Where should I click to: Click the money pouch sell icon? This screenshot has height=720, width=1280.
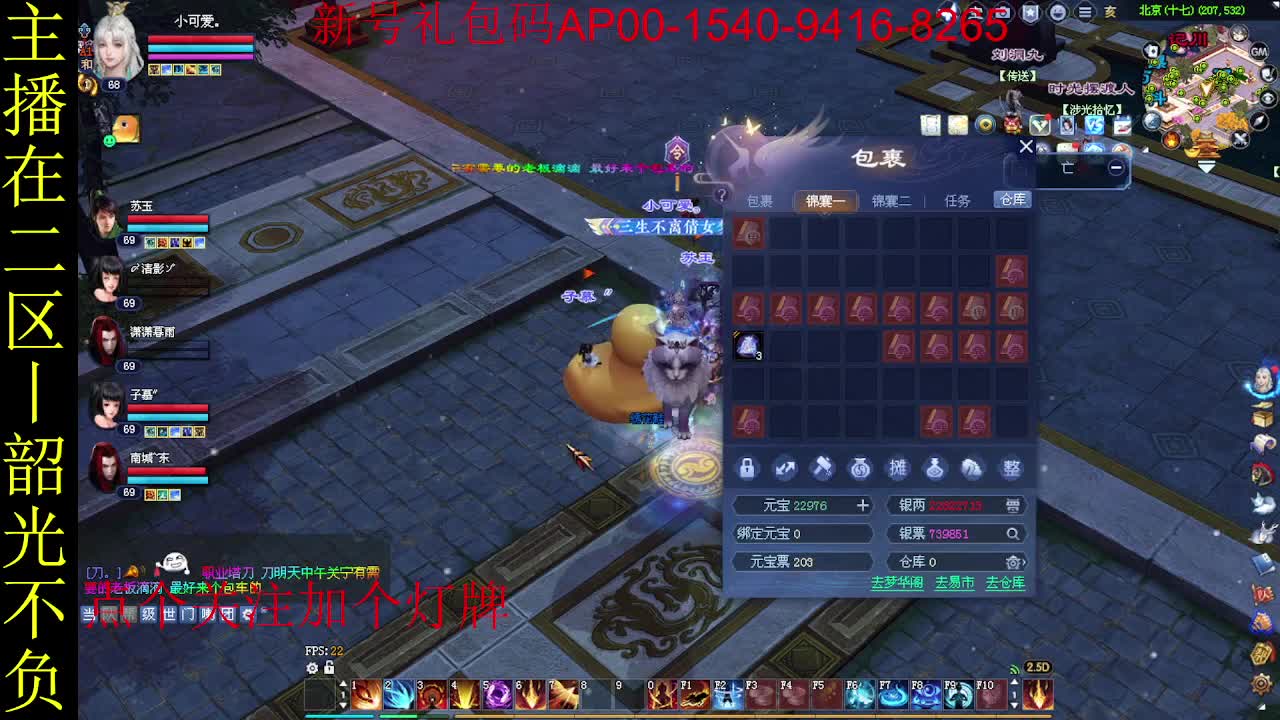point(860,469)
